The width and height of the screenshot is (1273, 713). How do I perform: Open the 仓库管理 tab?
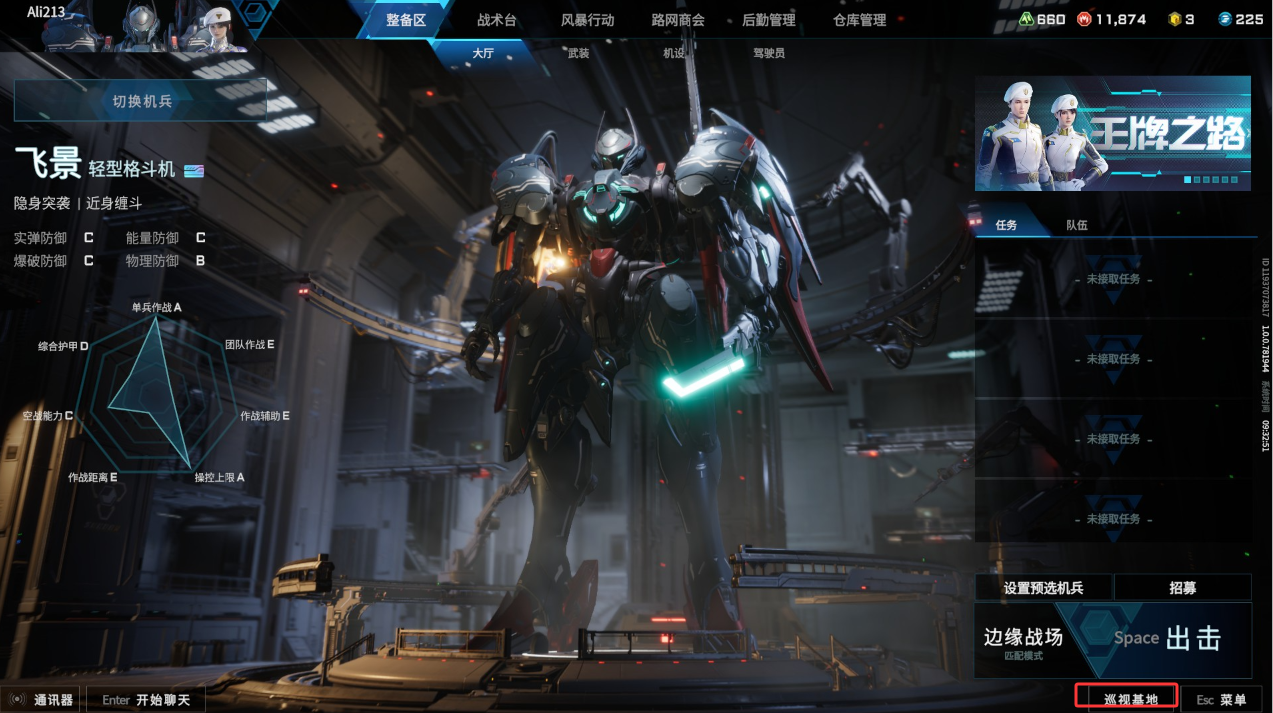coord(859,20)
